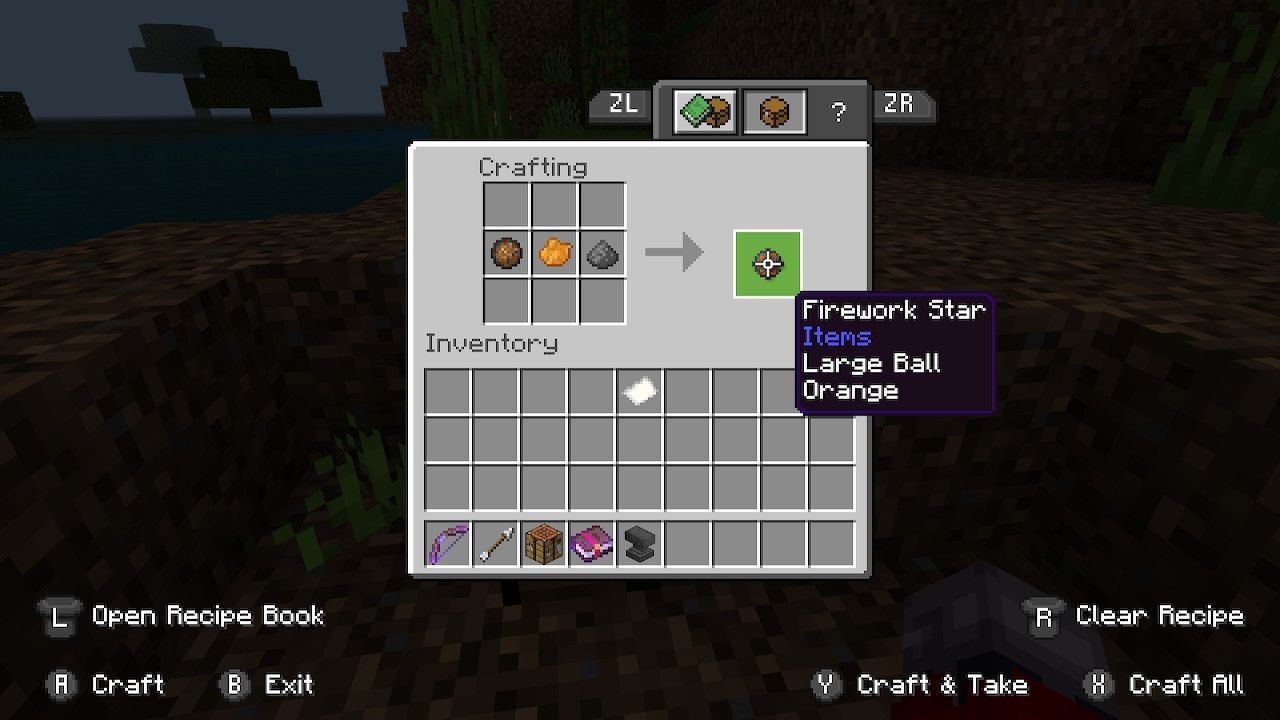This screenshot has height=720, width=1280.
Task: Select the Gunpowder in the crafting grid
Action: [602, 253]
